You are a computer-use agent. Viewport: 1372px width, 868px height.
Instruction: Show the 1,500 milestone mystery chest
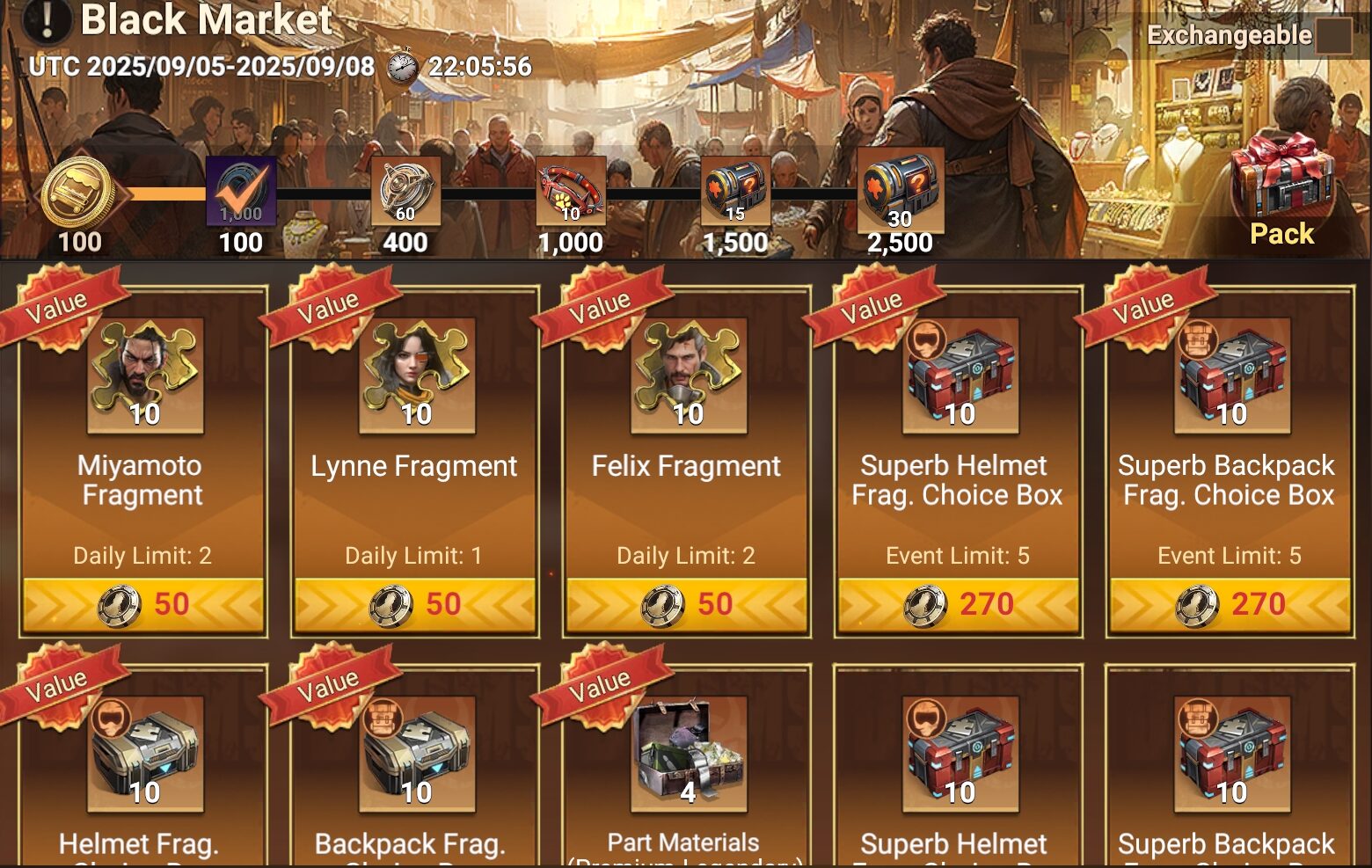pyautogui.click(x=735, y=191)
